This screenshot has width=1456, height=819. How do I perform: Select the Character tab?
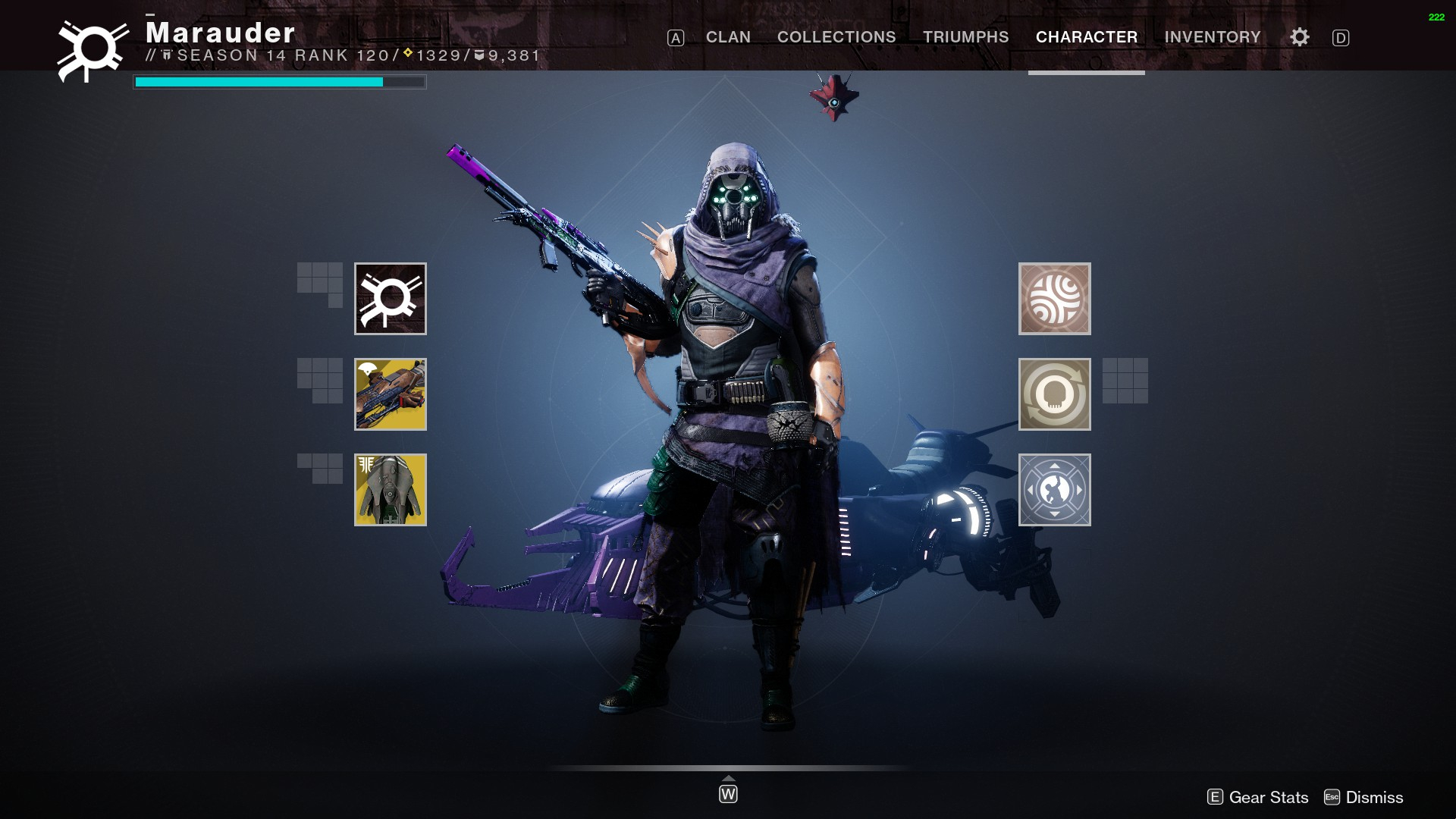click(1086, 37)
